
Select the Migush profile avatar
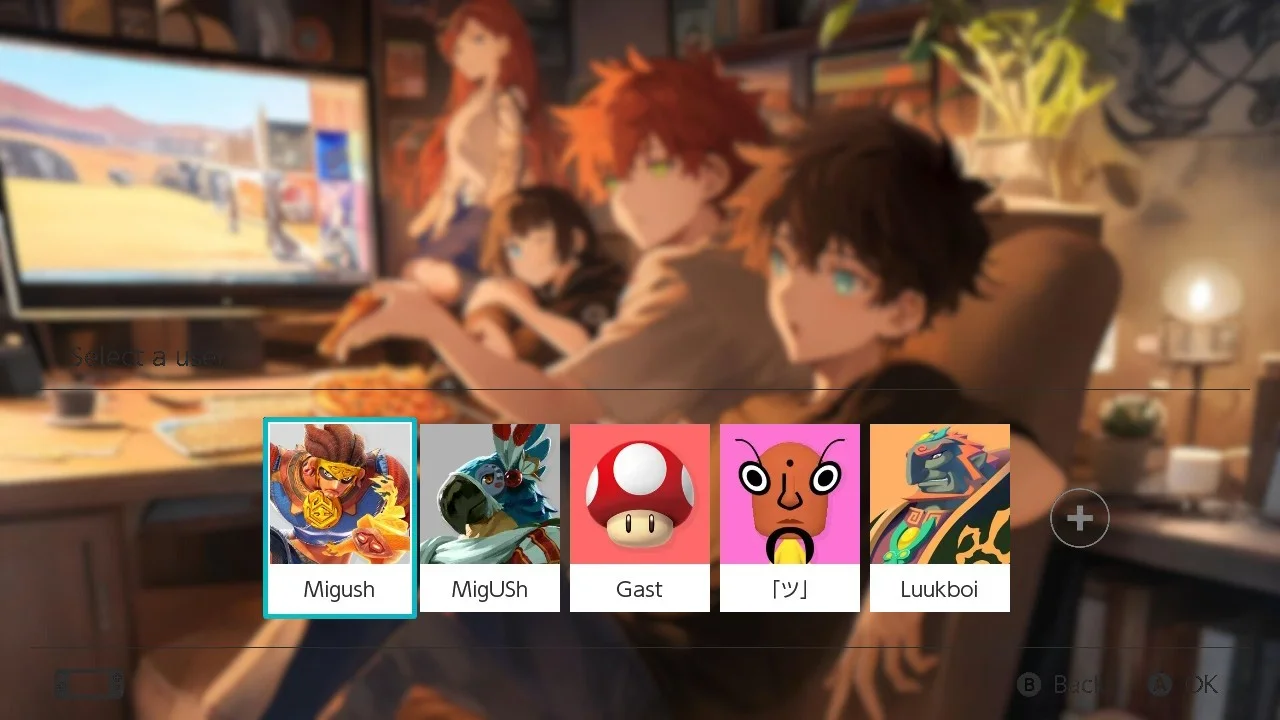(339, 493)
